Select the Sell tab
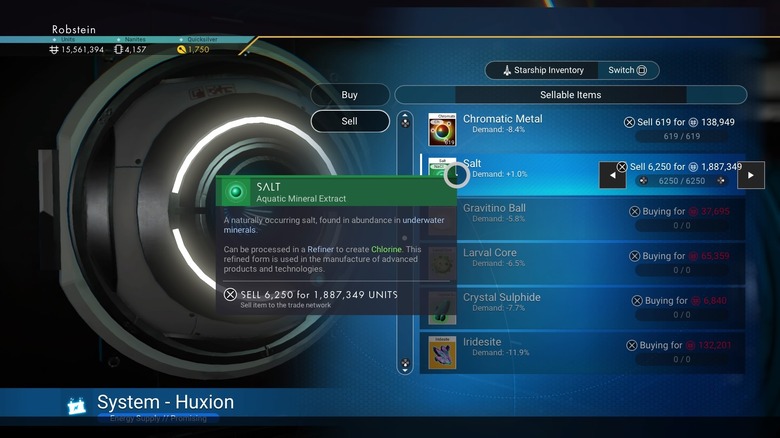The image size is (780, 438). point(350,121)
